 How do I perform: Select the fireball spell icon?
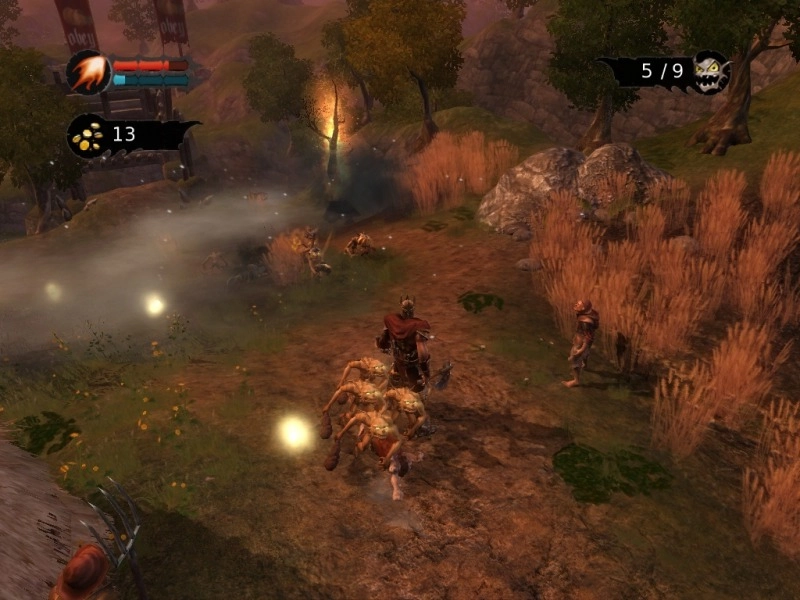(x=88, y=72)
